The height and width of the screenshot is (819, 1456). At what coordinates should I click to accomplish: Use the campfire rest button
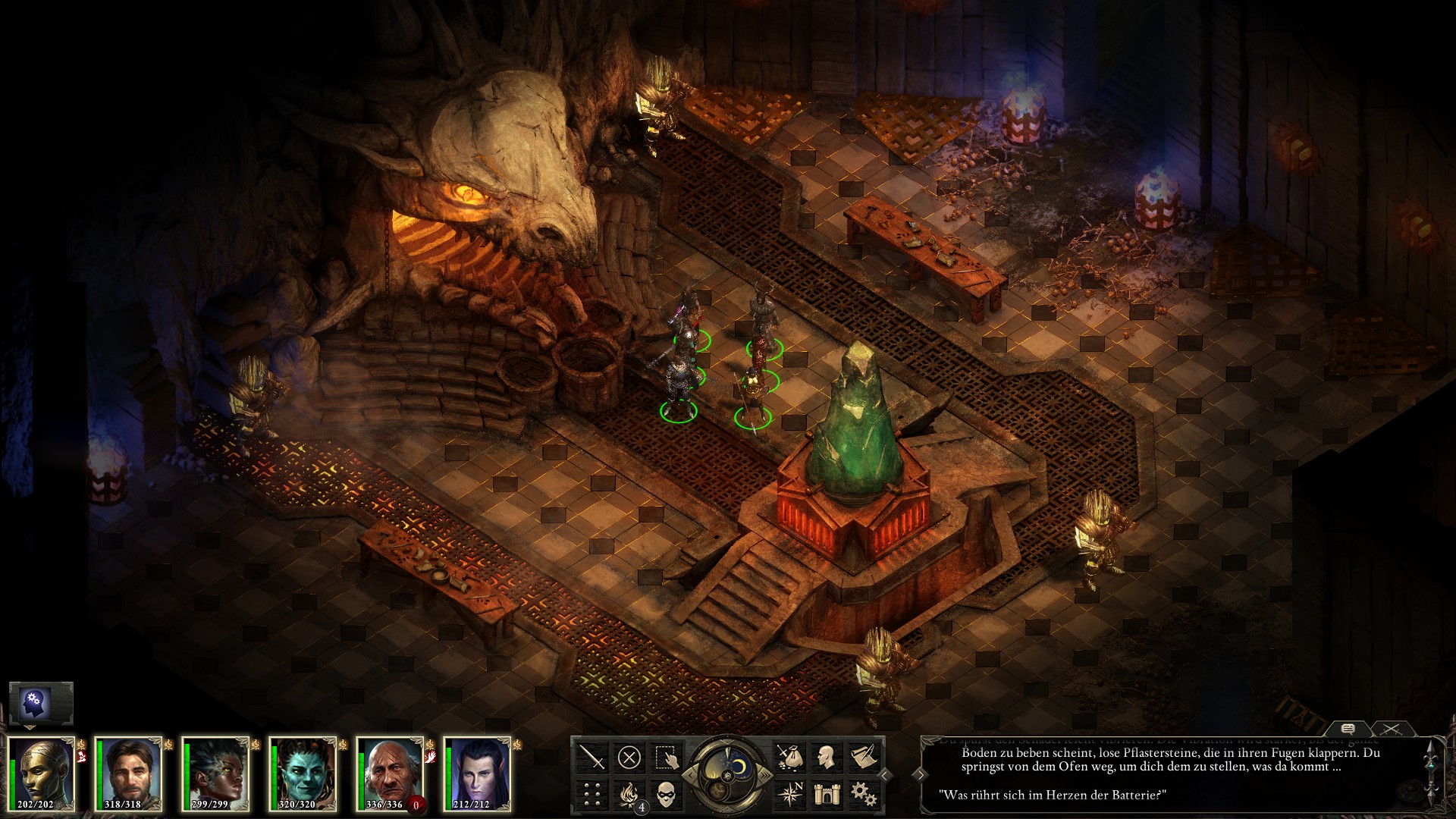tap(629, 793)
